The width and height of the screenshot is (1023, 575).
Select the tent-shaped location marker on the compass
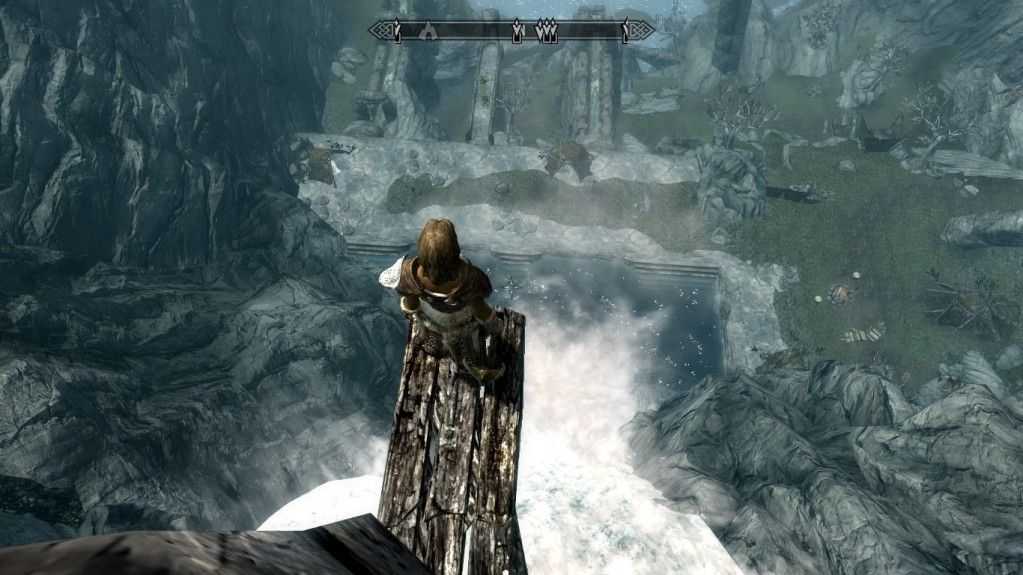pos(429,30)
